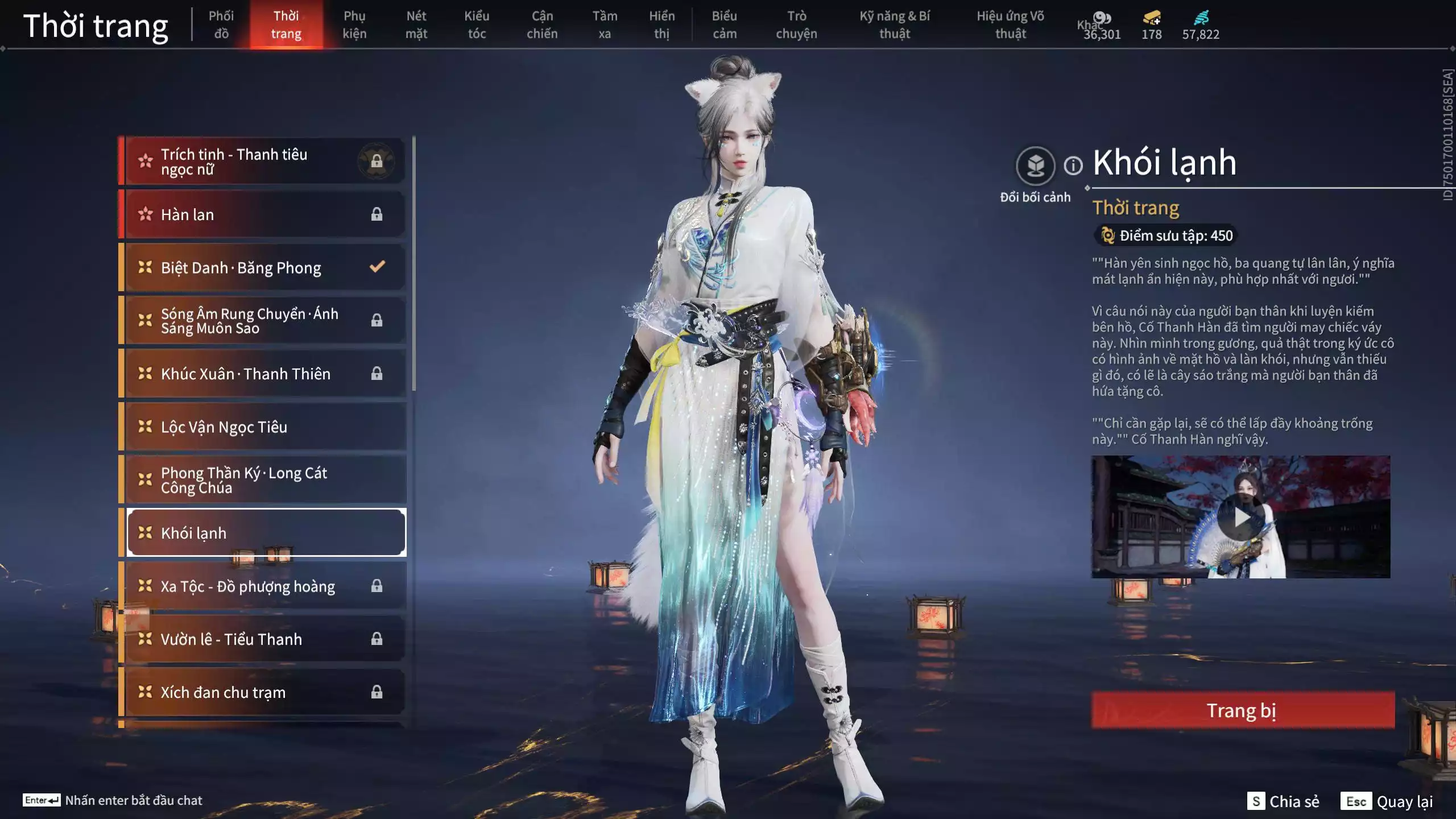The width and height of the screenshot is (1456, 819).
Task: Toggle the lock on Vườn lê - Tiểu Thanh
Action: tap(376, 639)
